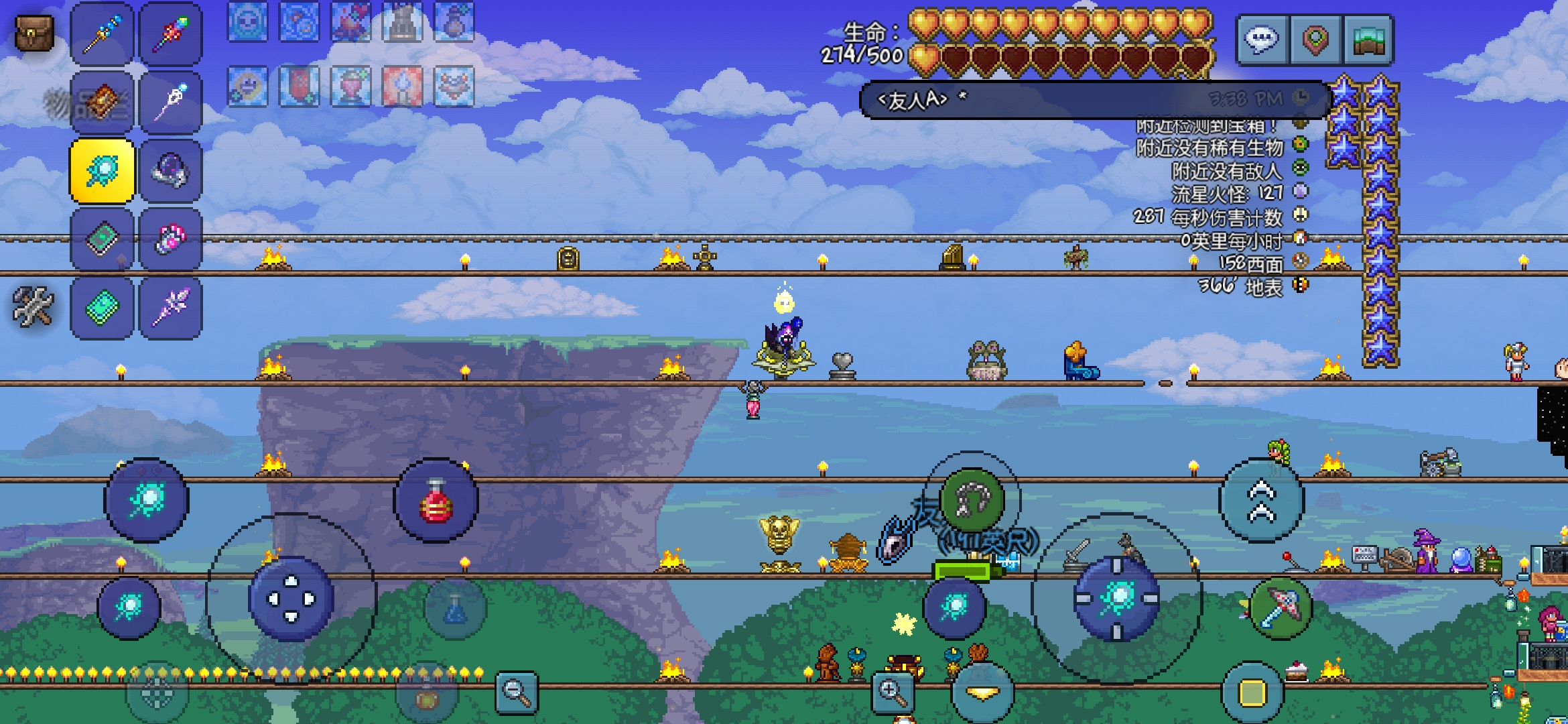Open the leather bag inventory
Viewport: 1568px width, 724px height.
[x=34, y=32]
